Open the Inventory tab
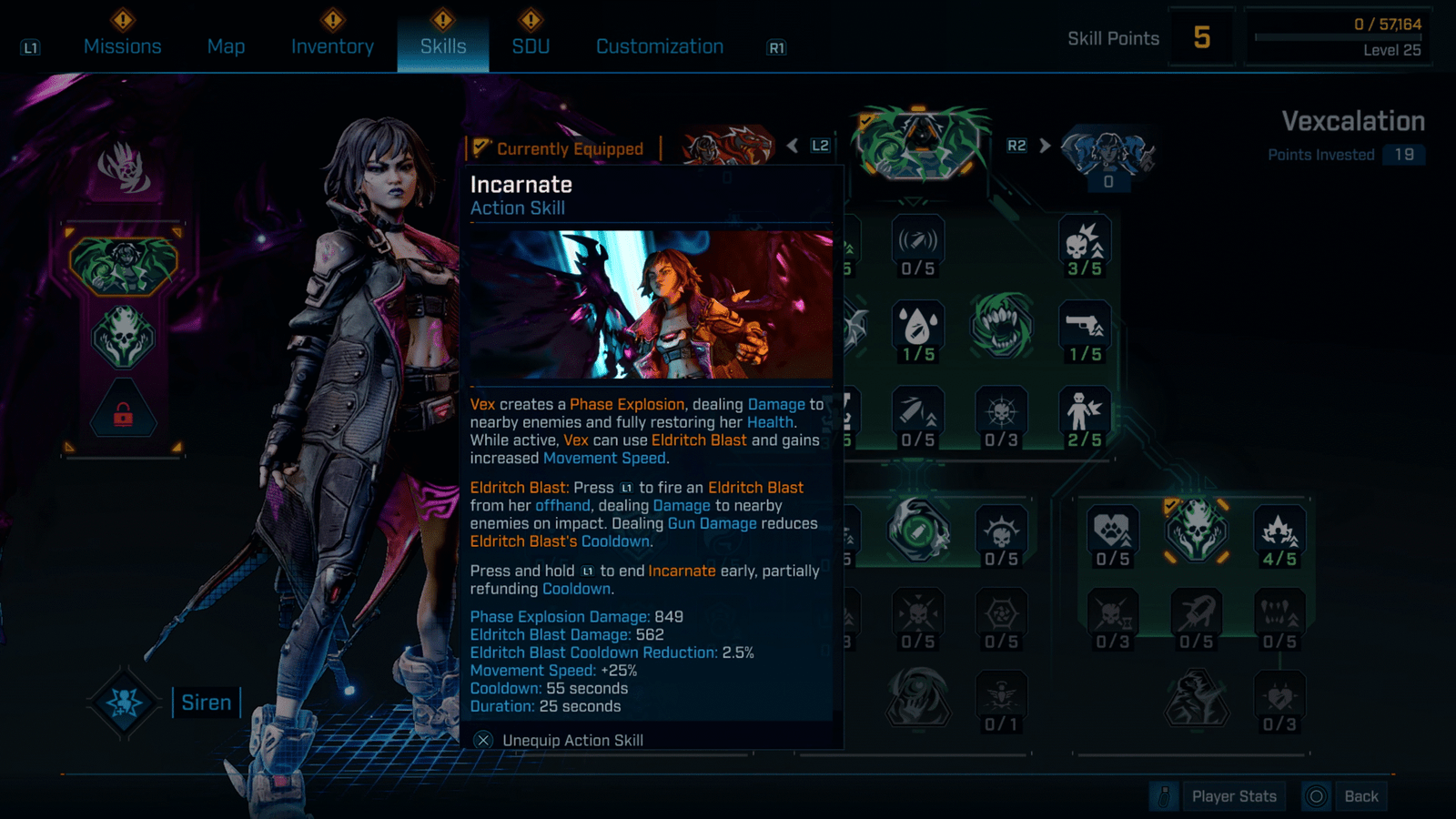 pos(332,46)
